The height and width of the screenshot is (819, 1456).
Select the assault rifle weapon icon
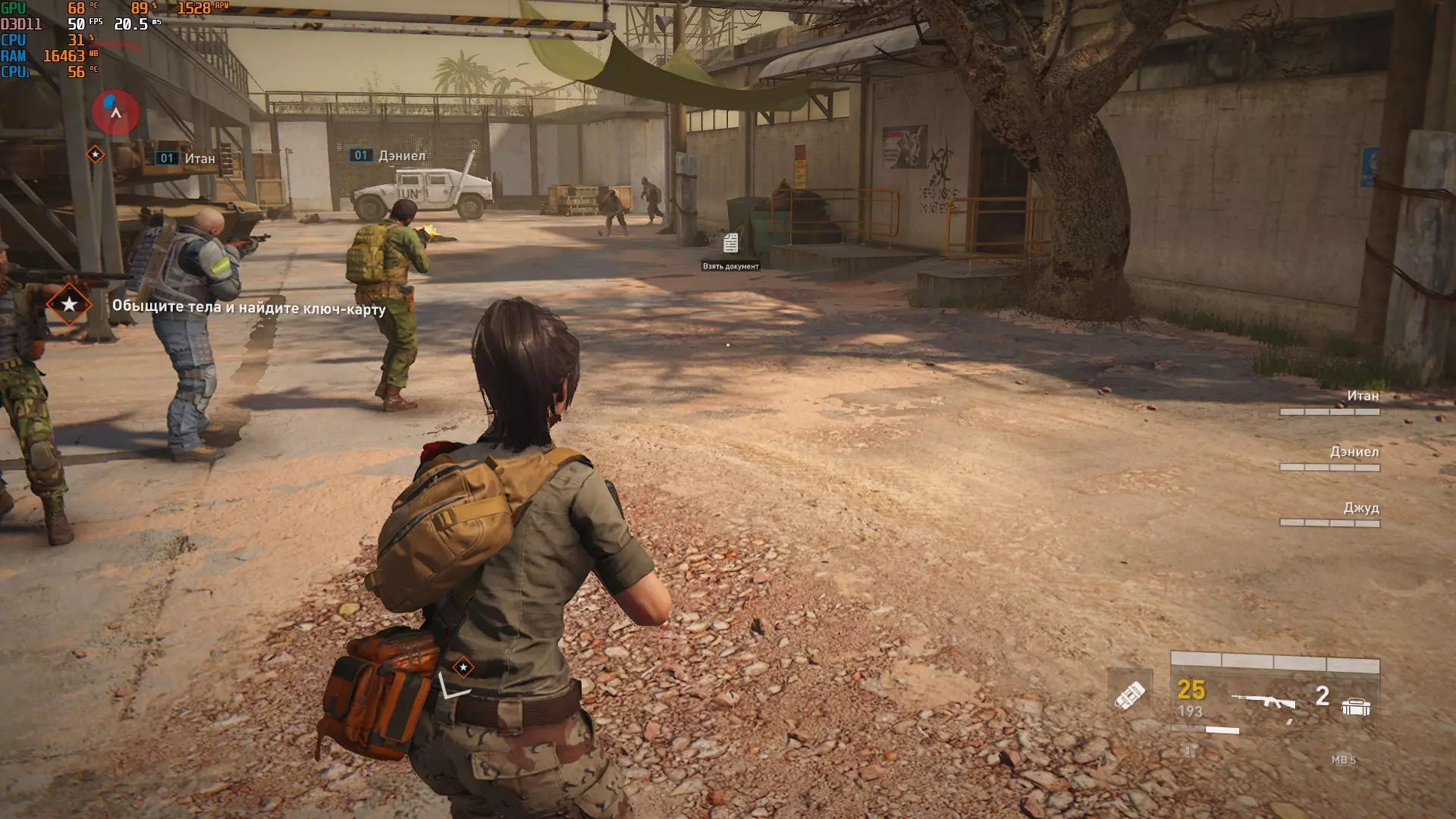(1263, 701)
